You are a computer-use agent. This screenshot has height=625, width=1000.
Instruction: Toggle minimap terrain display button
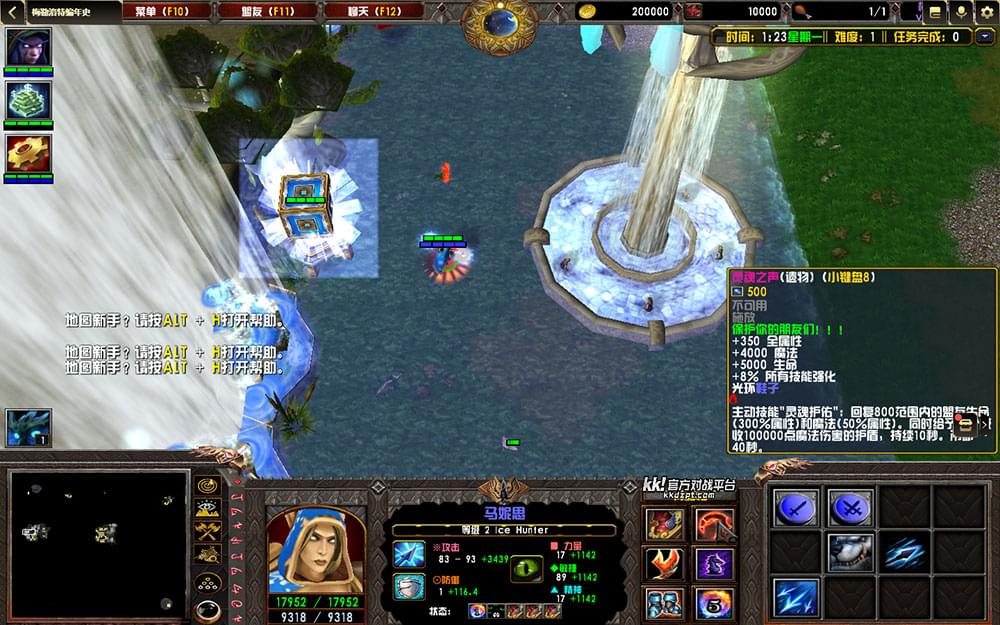pos(208,507)
